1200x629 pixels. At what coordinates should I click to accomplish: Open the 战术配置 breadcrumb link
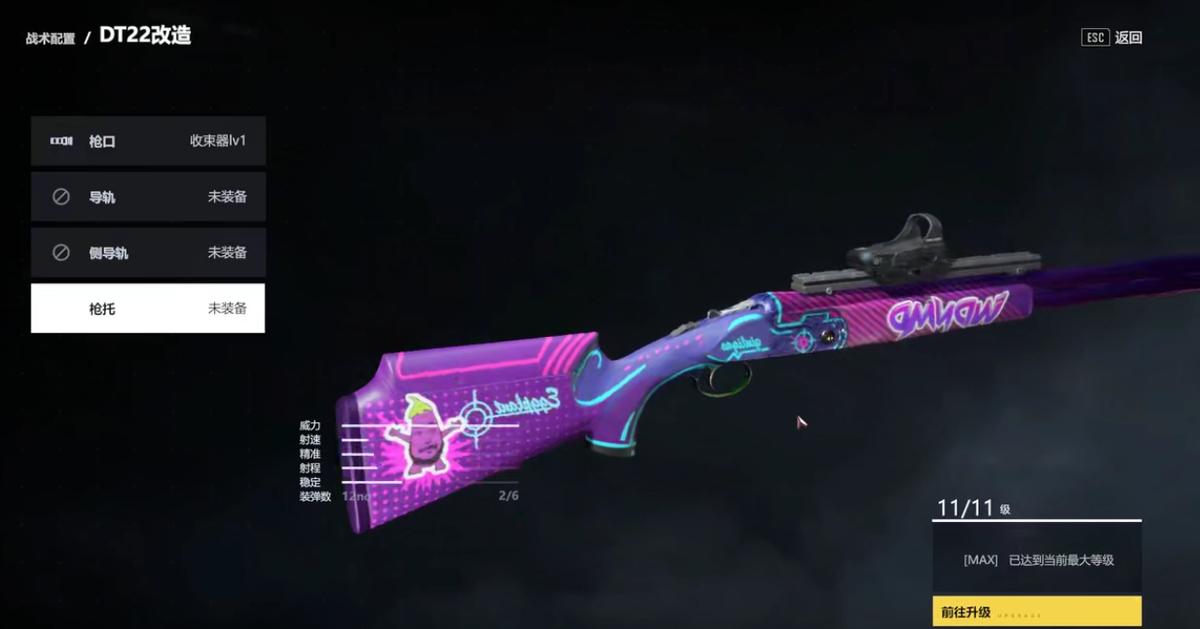pos(50,38)
